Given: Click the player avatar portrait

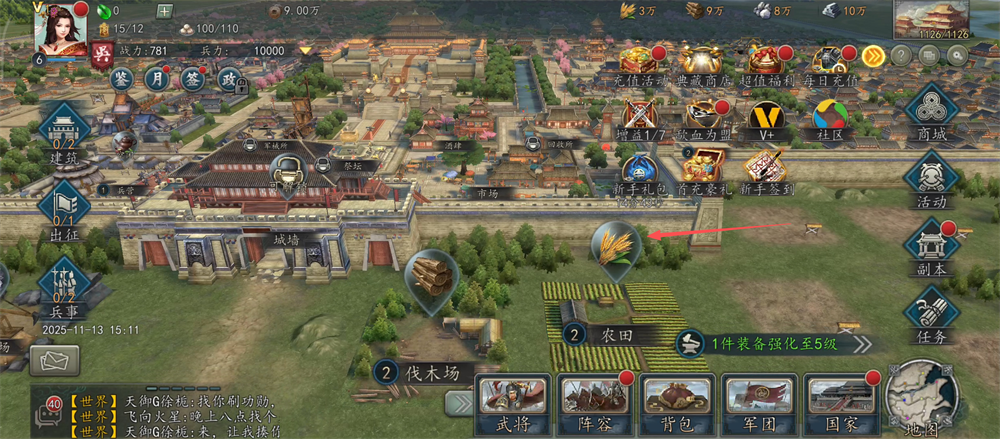Looking at the screenshot, I should pyautogui.click(x=60, y=28).
